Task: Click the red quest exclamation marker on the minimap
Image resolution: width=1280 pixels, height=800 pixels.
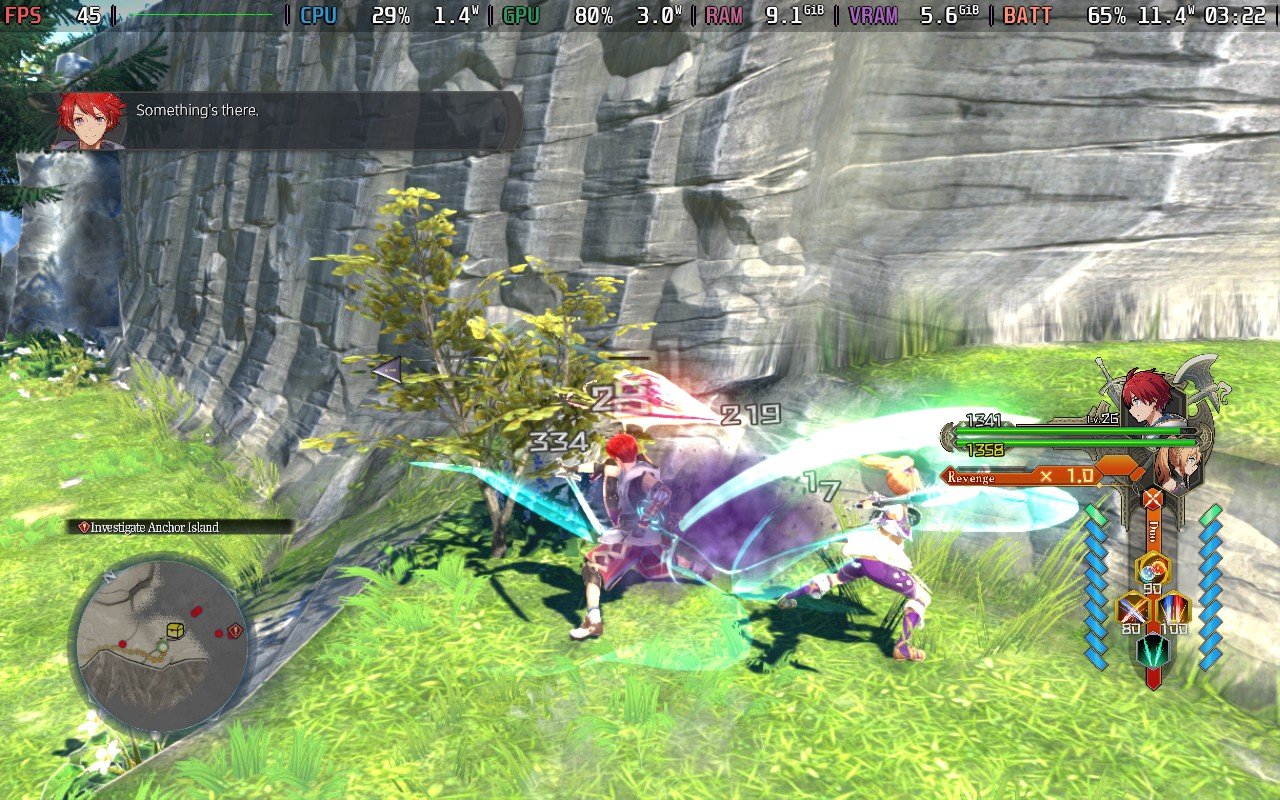Action: [234, 632]
